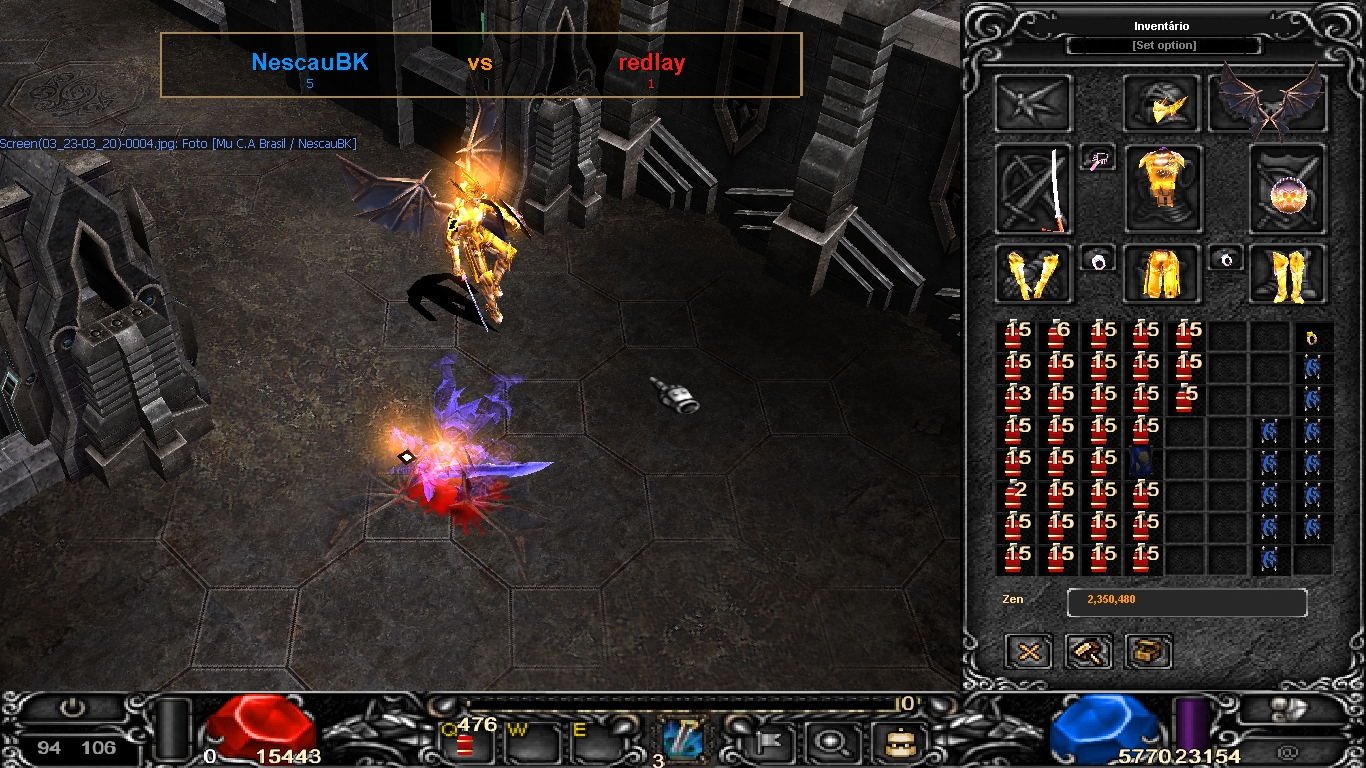Click the power button on bottom bar

point(72,709)
